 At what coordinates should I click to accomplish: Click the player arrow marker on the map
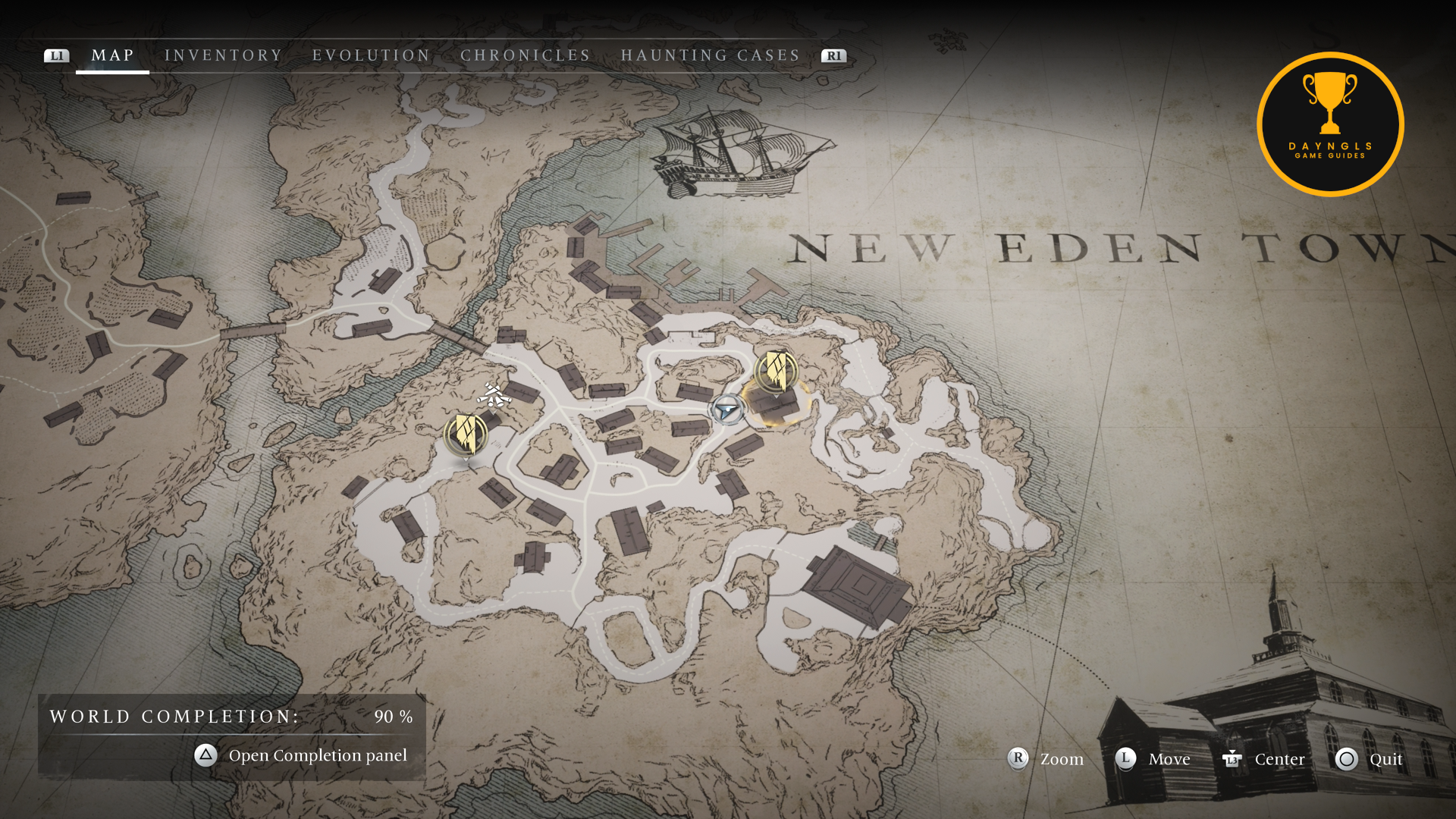coord(727,410)
